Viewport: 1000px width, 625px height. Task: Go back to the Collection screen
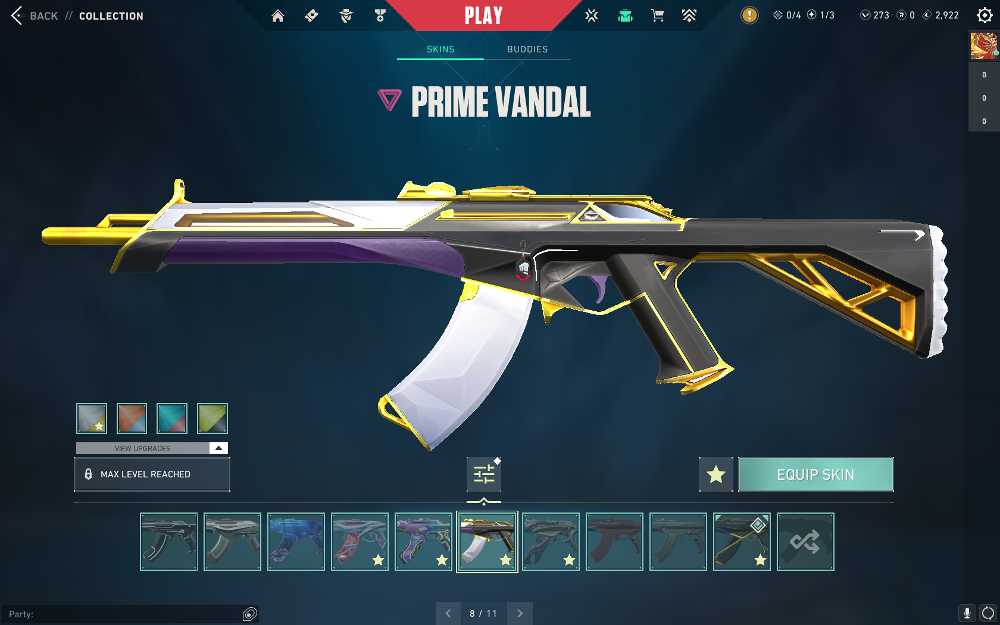[x=35, y=16]
